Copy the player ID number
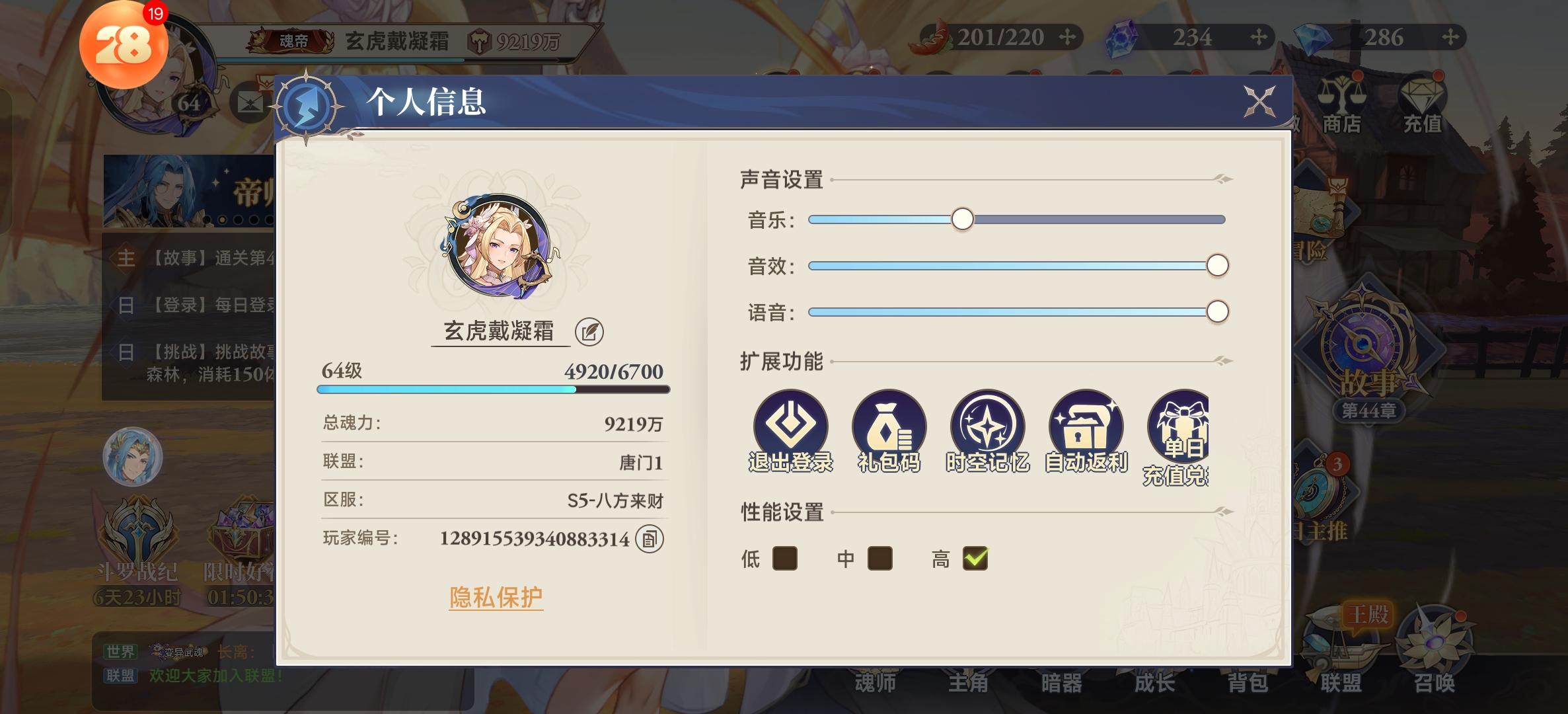 (x=649, y=539)
